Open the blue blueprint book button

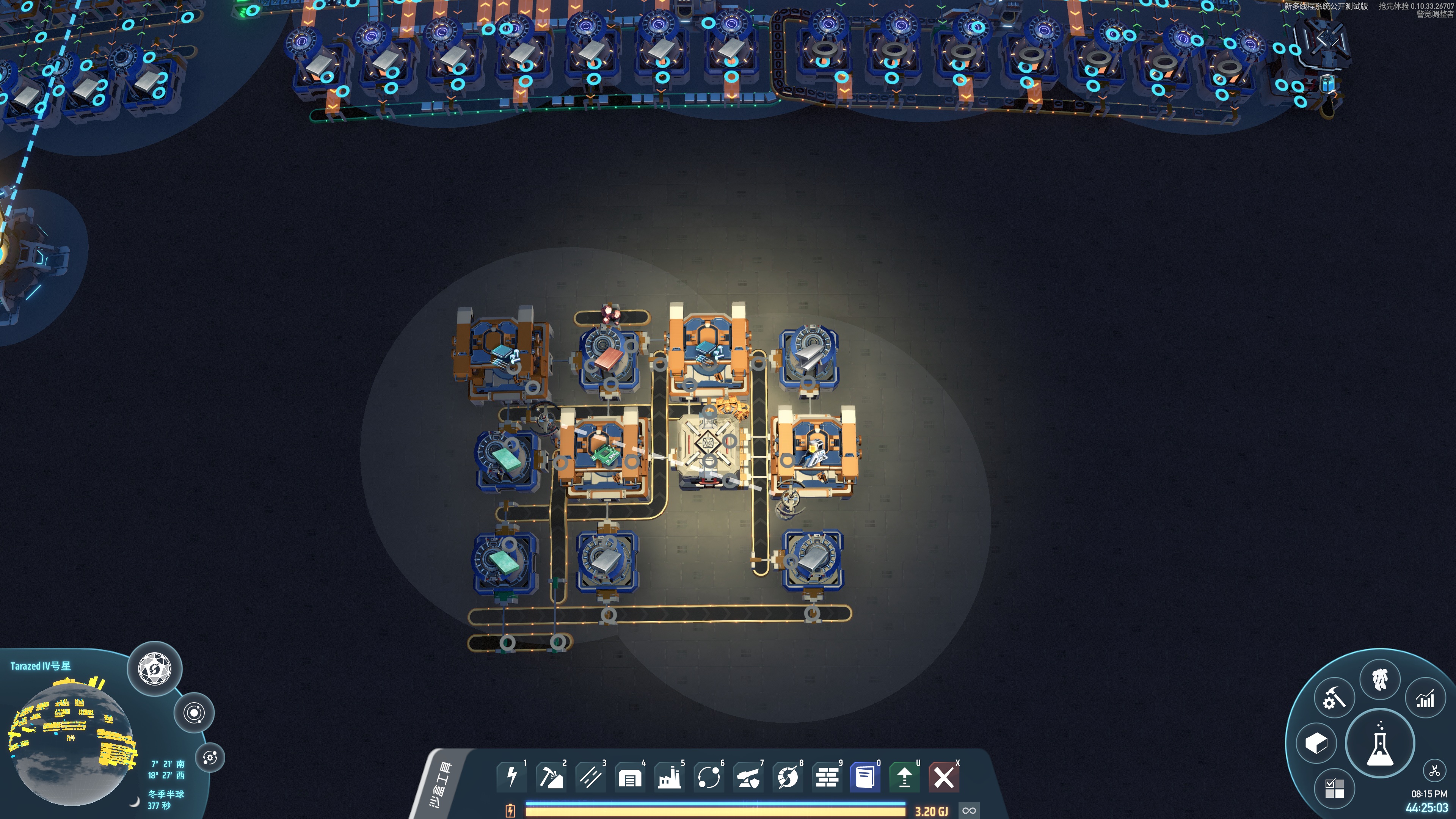coord(865,777)
